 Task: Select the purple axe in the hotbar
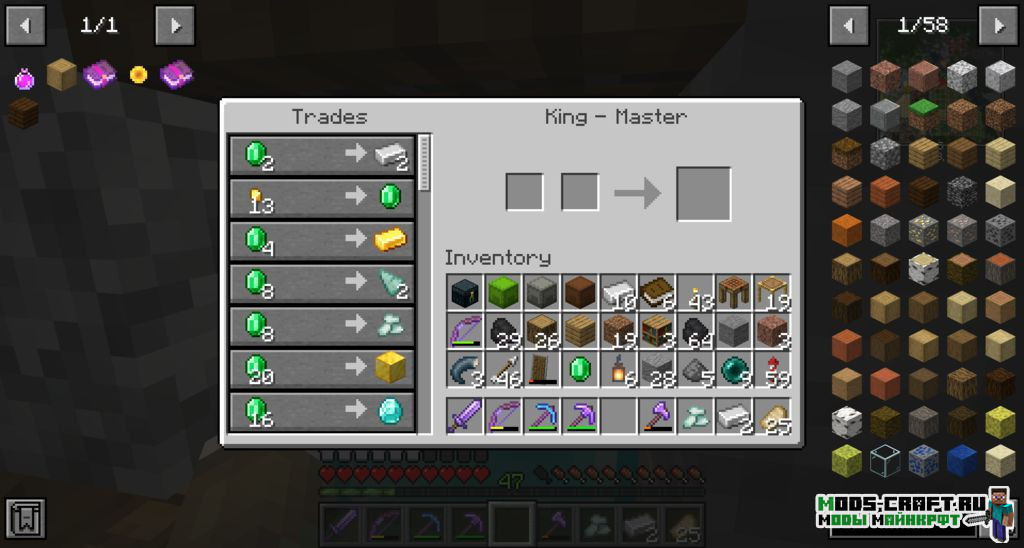656,416
